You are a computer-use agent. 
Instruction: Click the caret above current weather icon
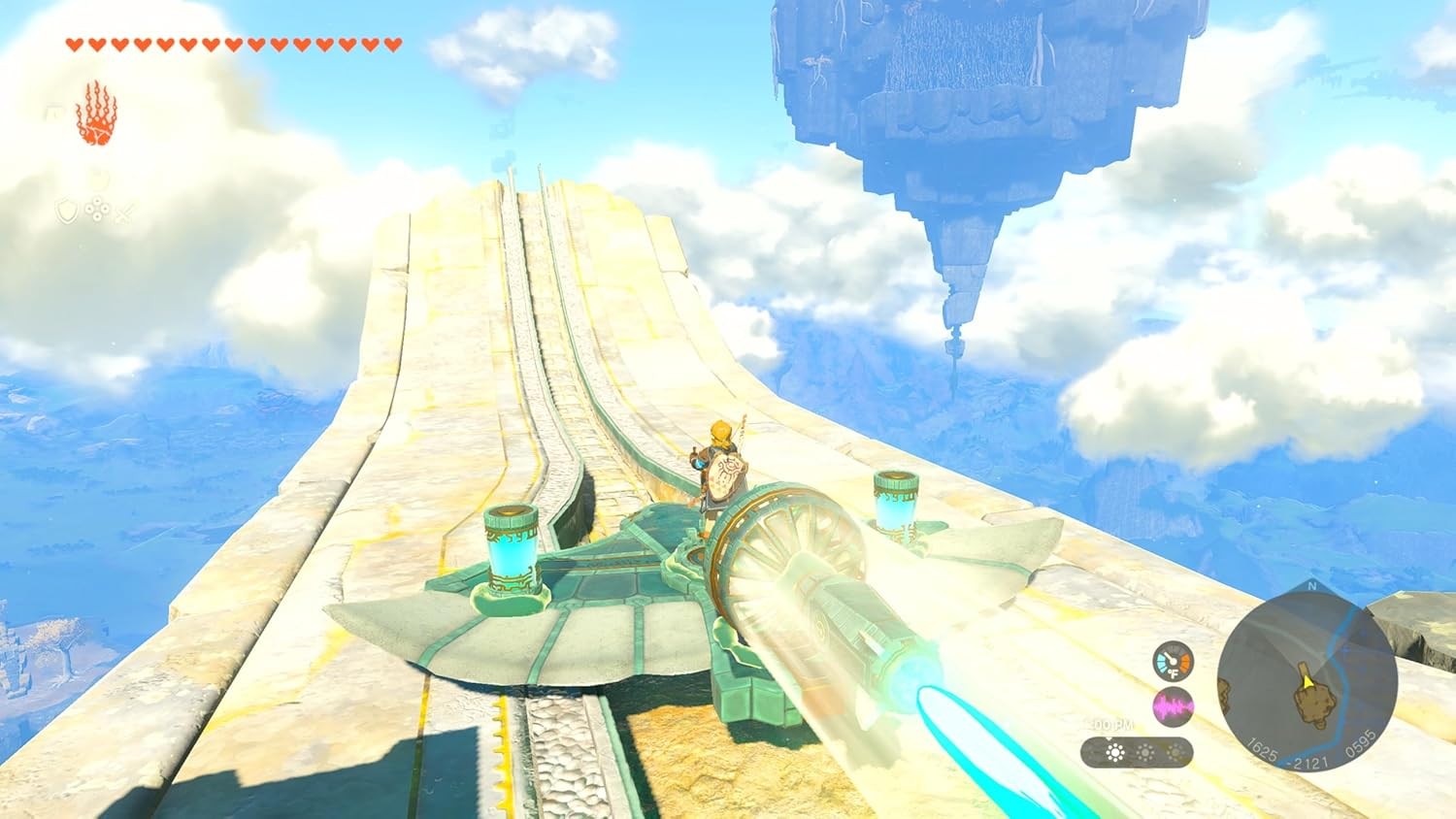tap(1110, 738)
